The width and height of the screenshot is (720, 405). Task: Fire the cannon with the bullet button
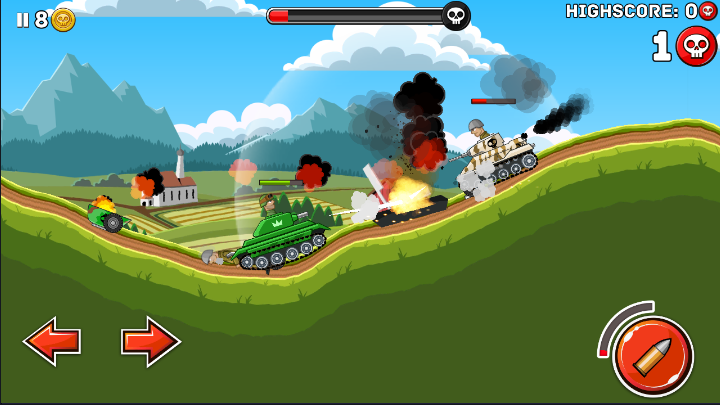point(652,356)
